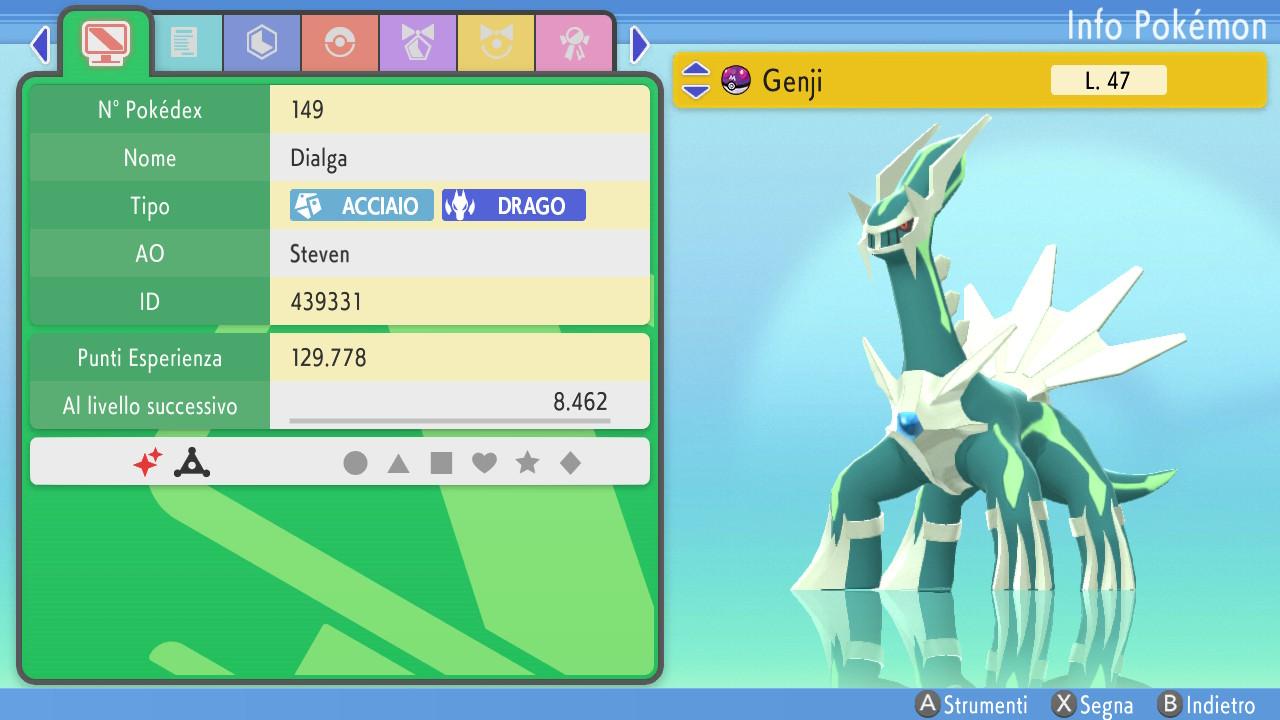Click the right arrow beside the tabs
This screenshot has width=1280, height=720.
pos(640,44)
